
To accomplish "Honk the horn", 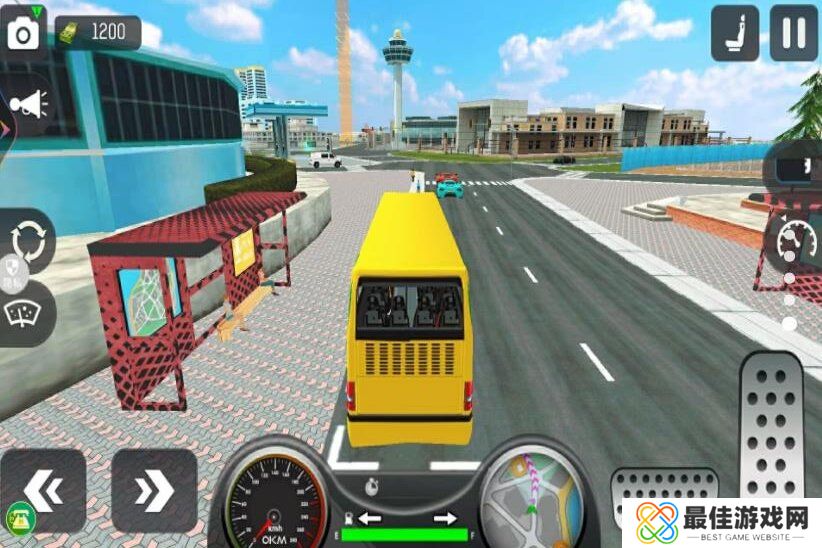I will pos(28,104).
